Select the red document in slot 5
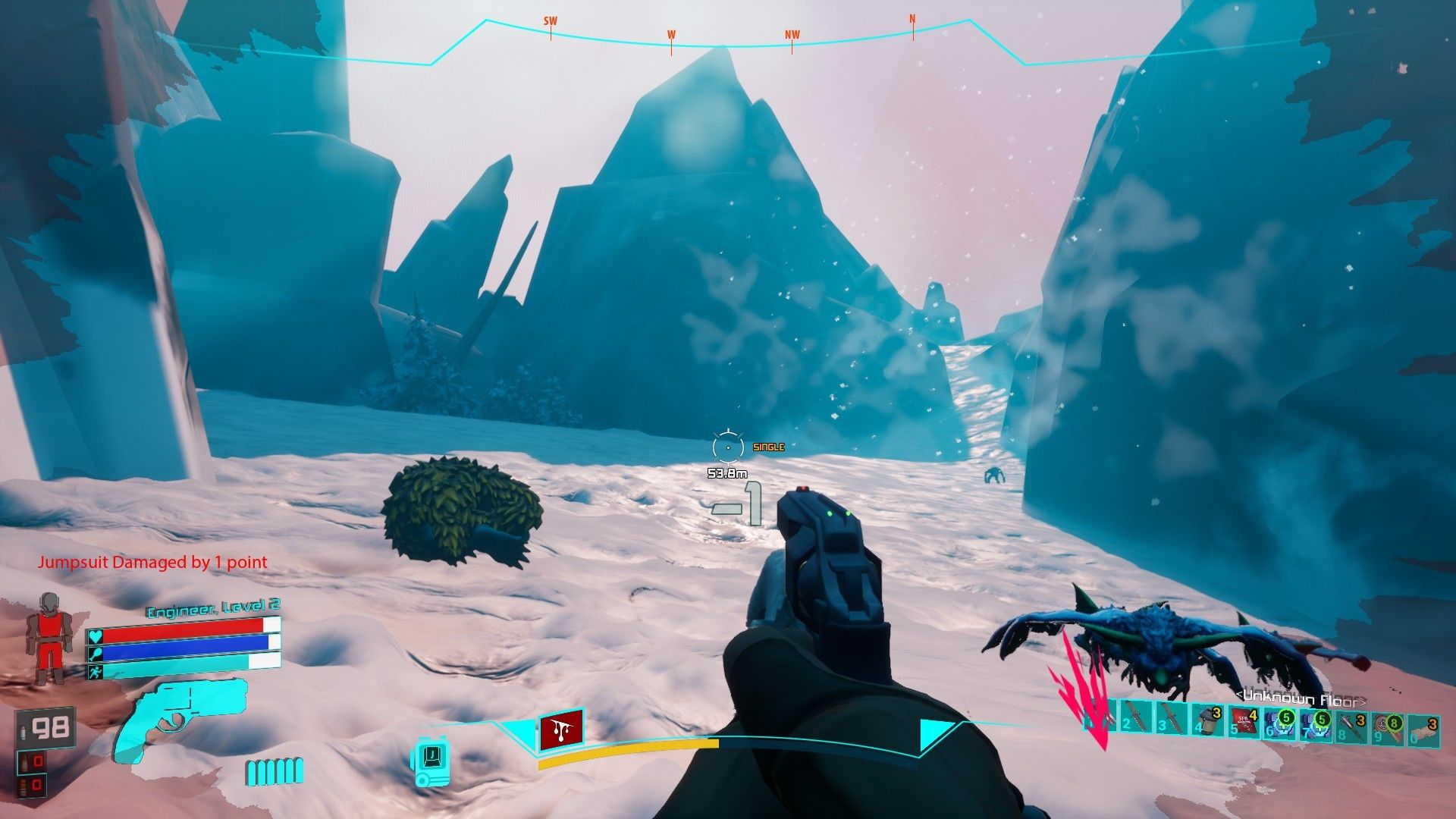 click(x=1244, y=720)
